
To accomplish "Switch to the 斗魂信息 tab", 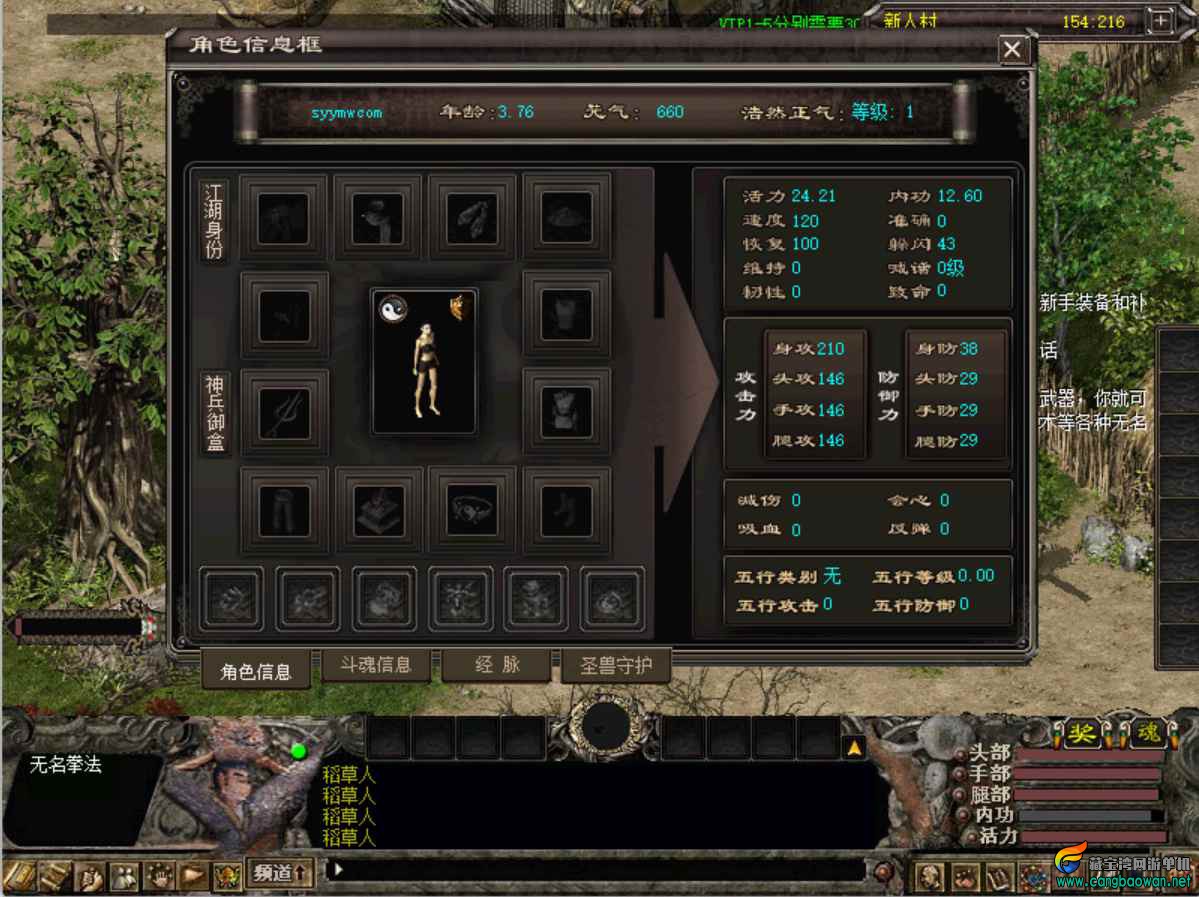I will tap(376, 664).
